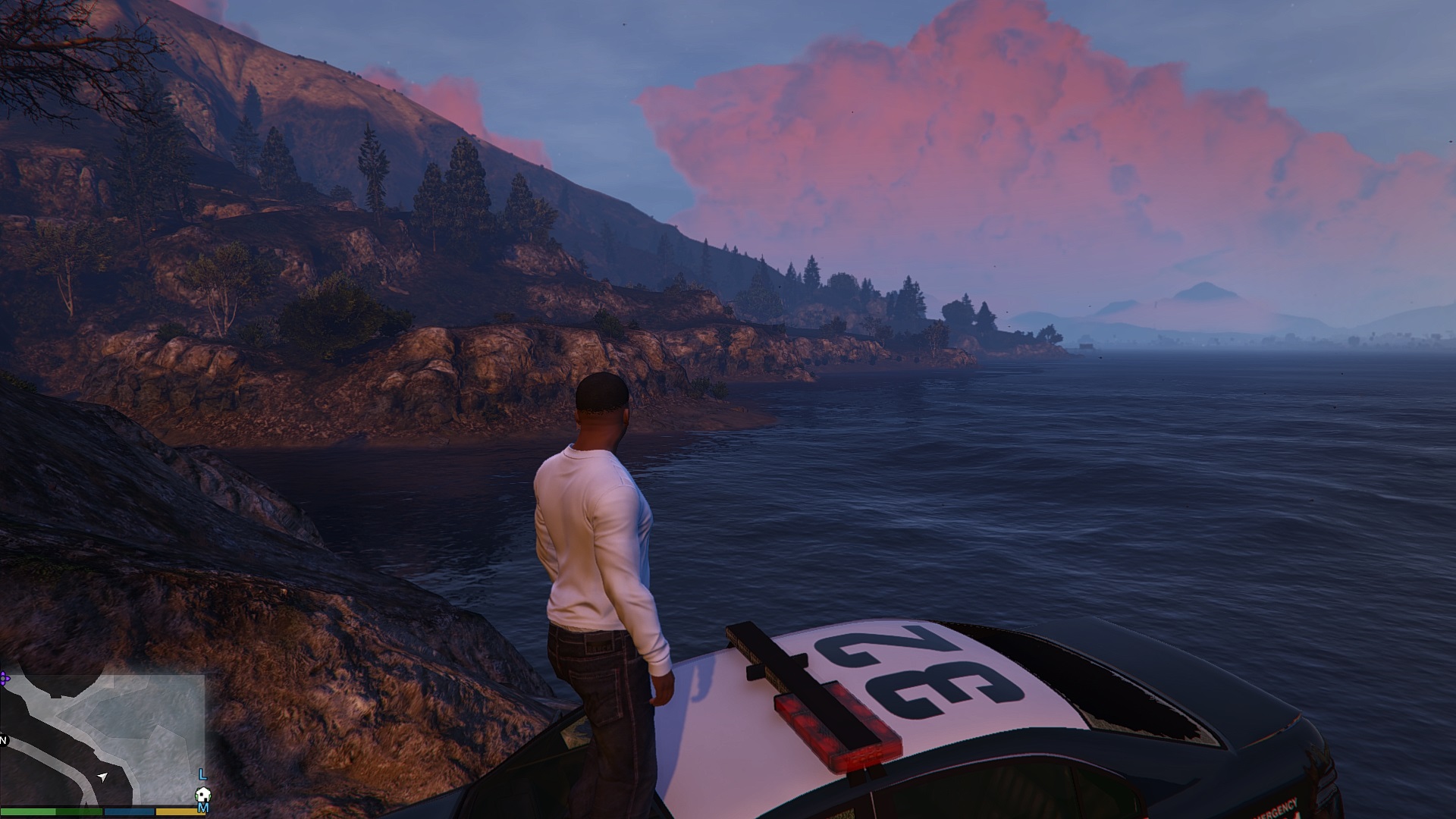
Task: Click the blue L mission blip
Action: pyautogui.click(x=202, y=774)
